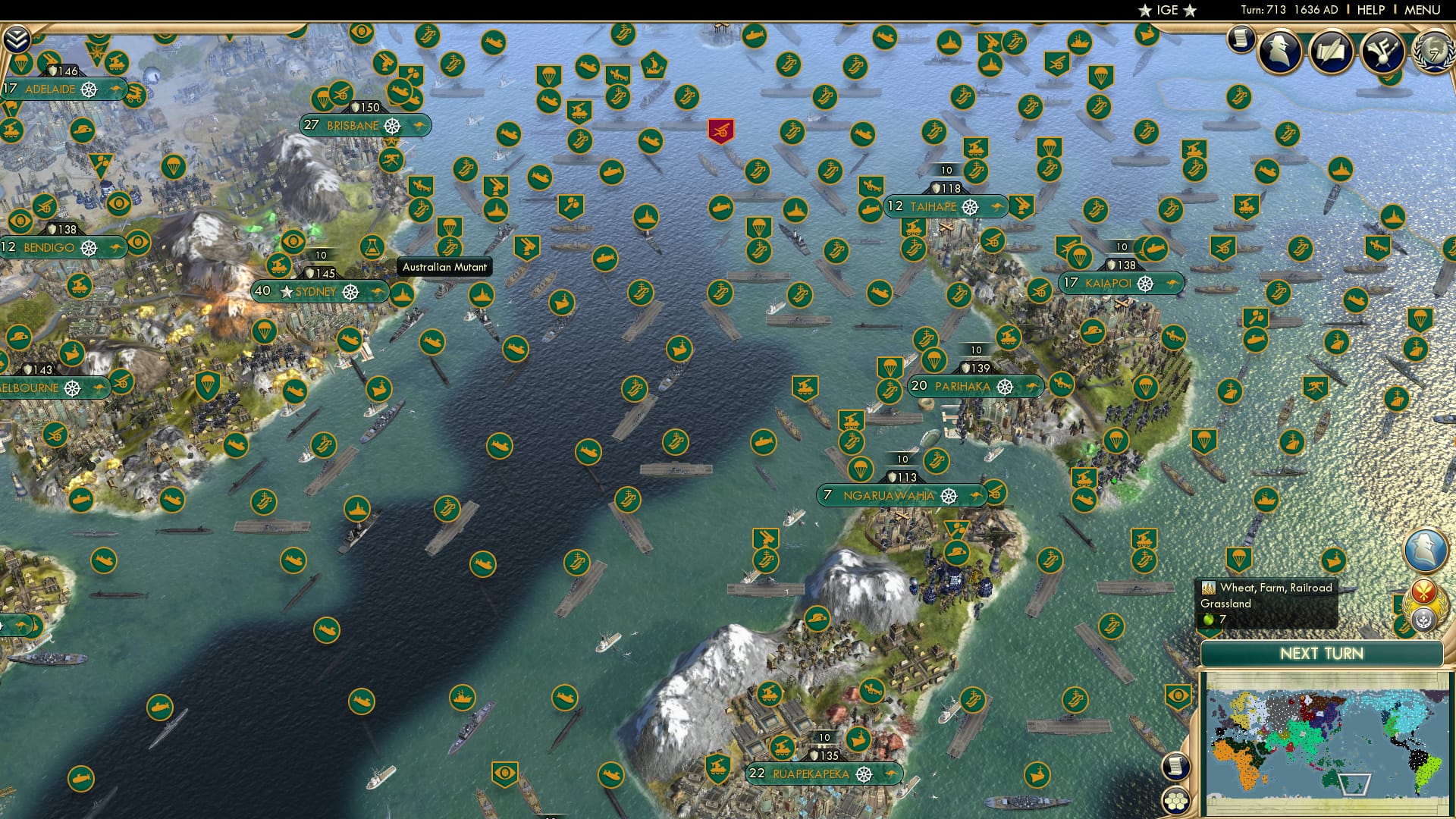This screenshot has height=819, width=1456.
Task: Open the unit log scroll icon left of the minimap
Action: [1175, 767]
